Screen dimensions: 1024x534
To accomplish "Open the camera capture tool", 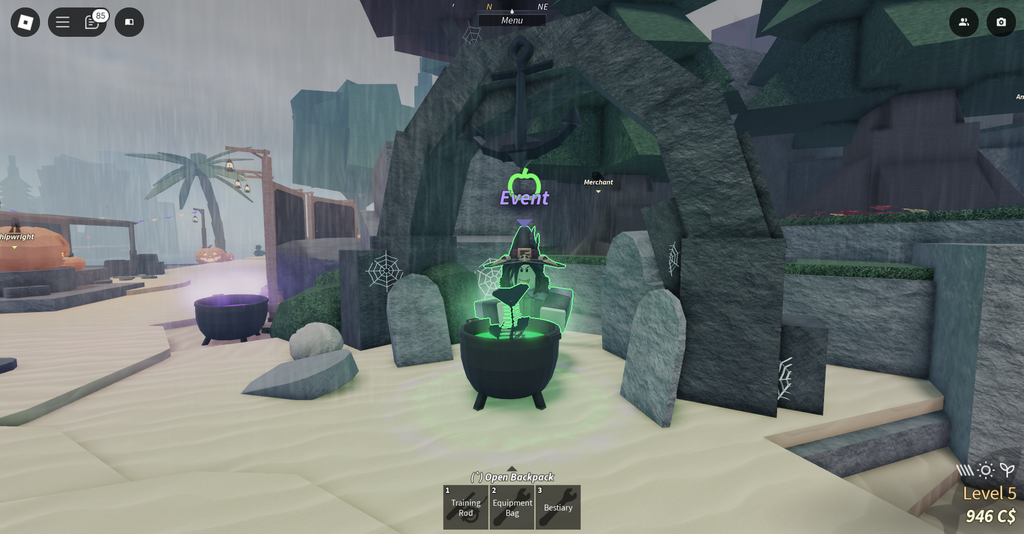I will click(x=1001, y=22).
